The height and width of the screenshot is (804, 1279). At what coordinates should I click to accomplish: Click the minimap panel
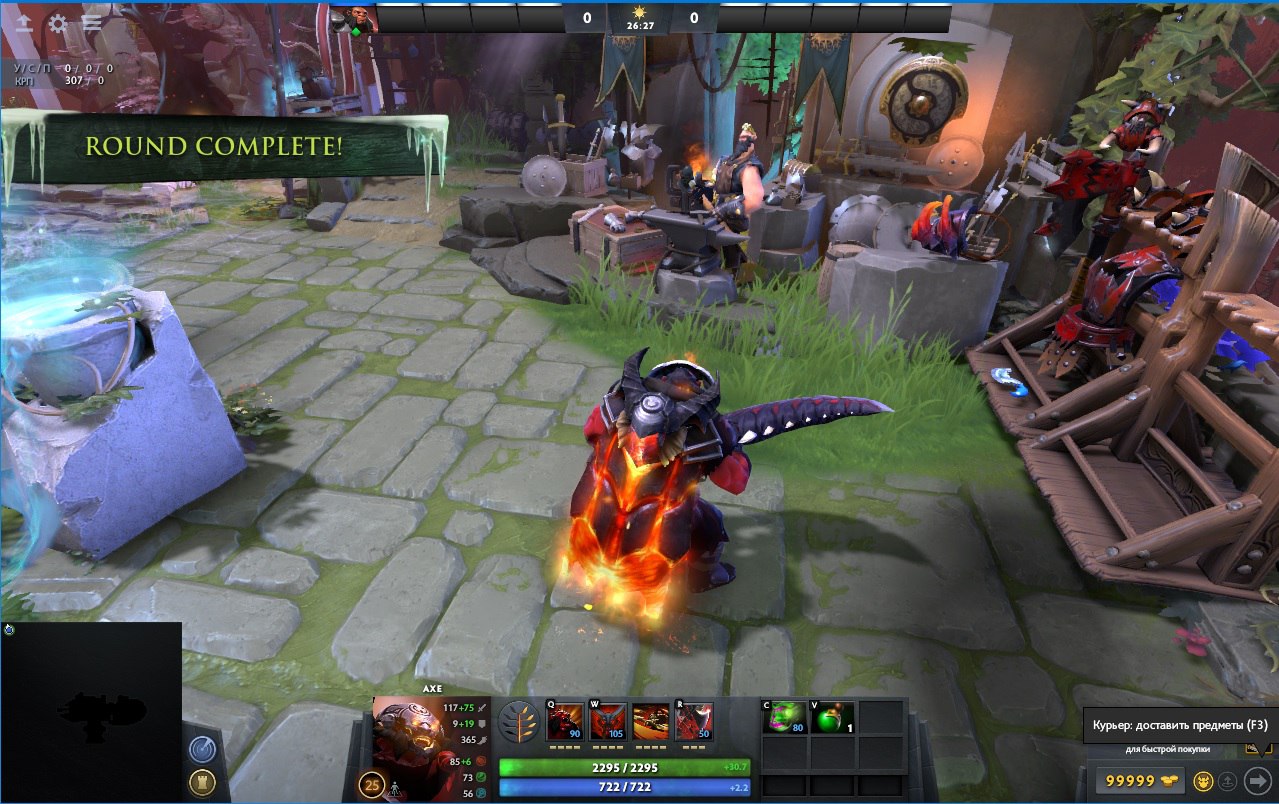[91, 712]
